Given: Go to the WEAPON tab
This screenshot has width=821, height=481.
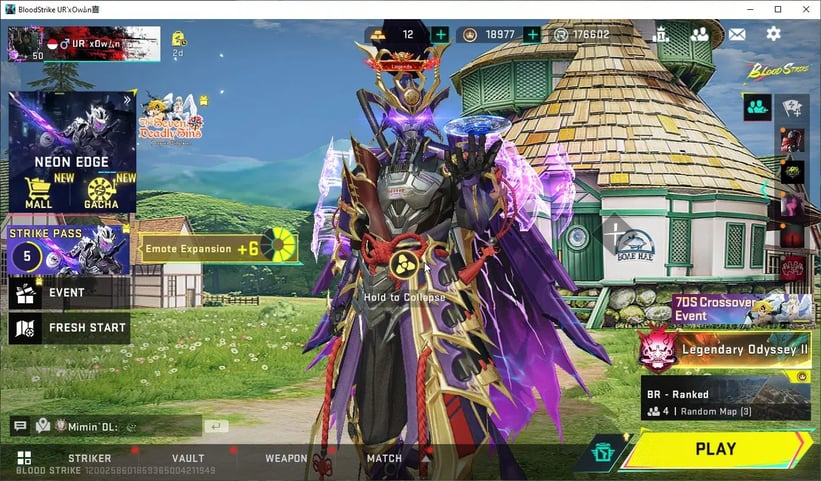Looking at the screenshot, I should [286, 459].
